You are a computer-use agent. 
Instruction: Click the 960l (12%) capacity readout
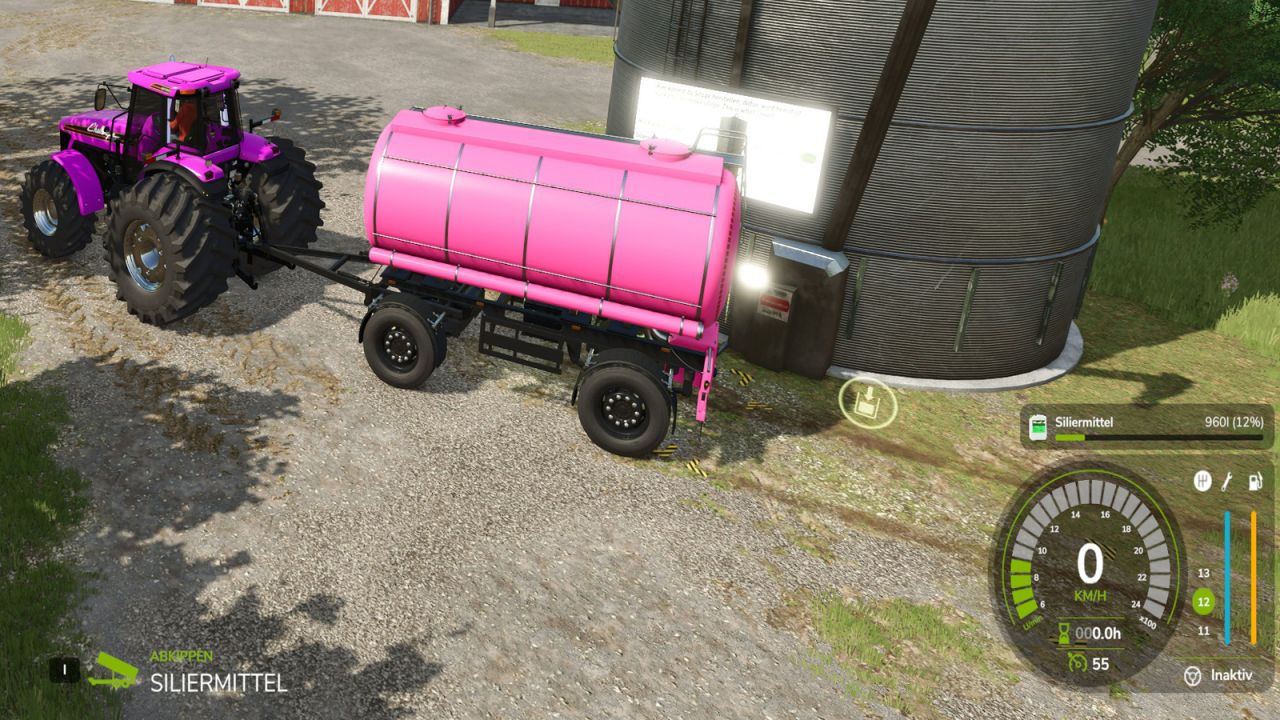click(x=1234, y=420)
